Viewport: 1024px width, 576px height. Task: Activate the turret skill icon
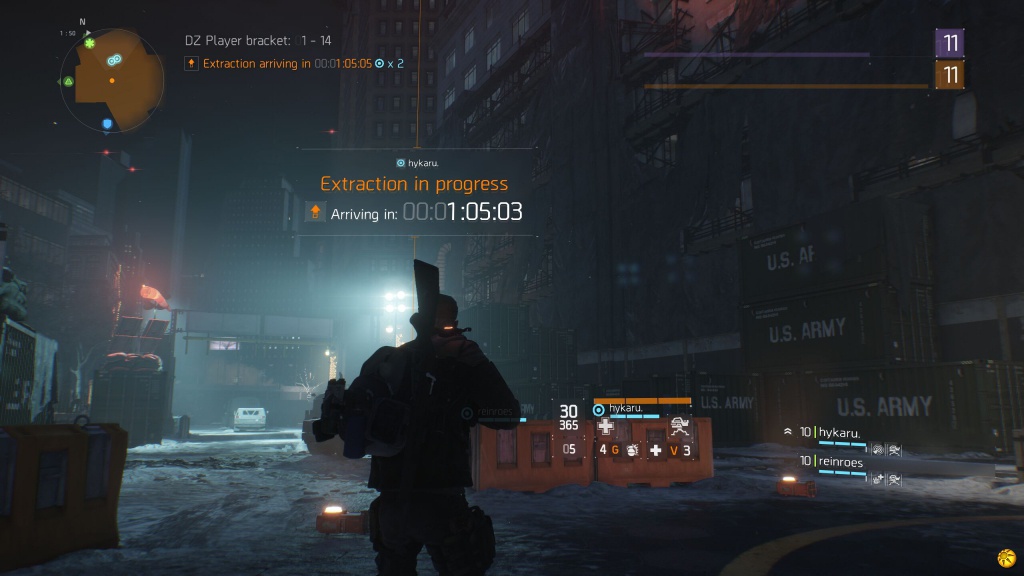680,425
